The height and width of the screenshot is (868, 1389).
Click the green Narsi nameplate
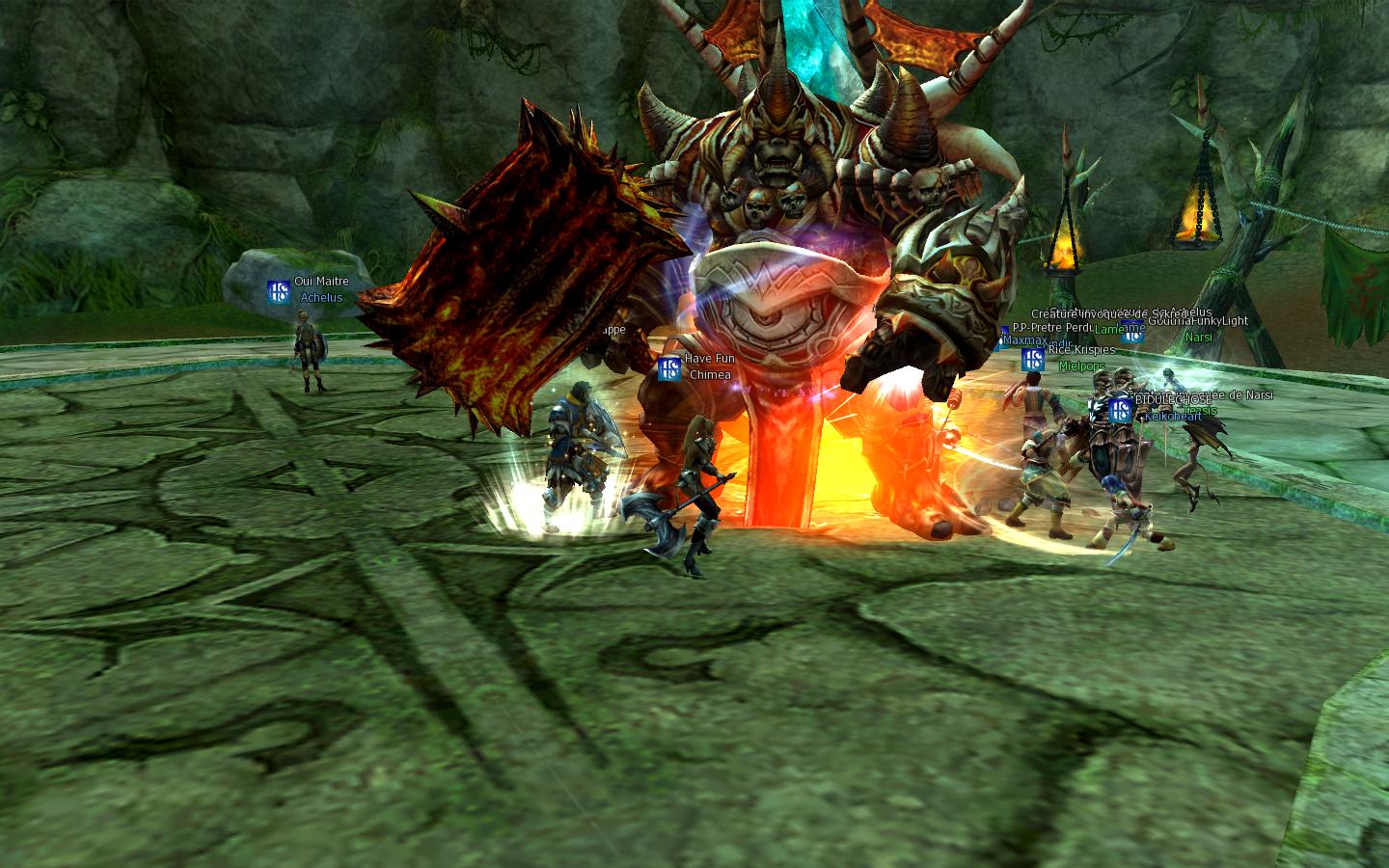(x=1198, y=338)
